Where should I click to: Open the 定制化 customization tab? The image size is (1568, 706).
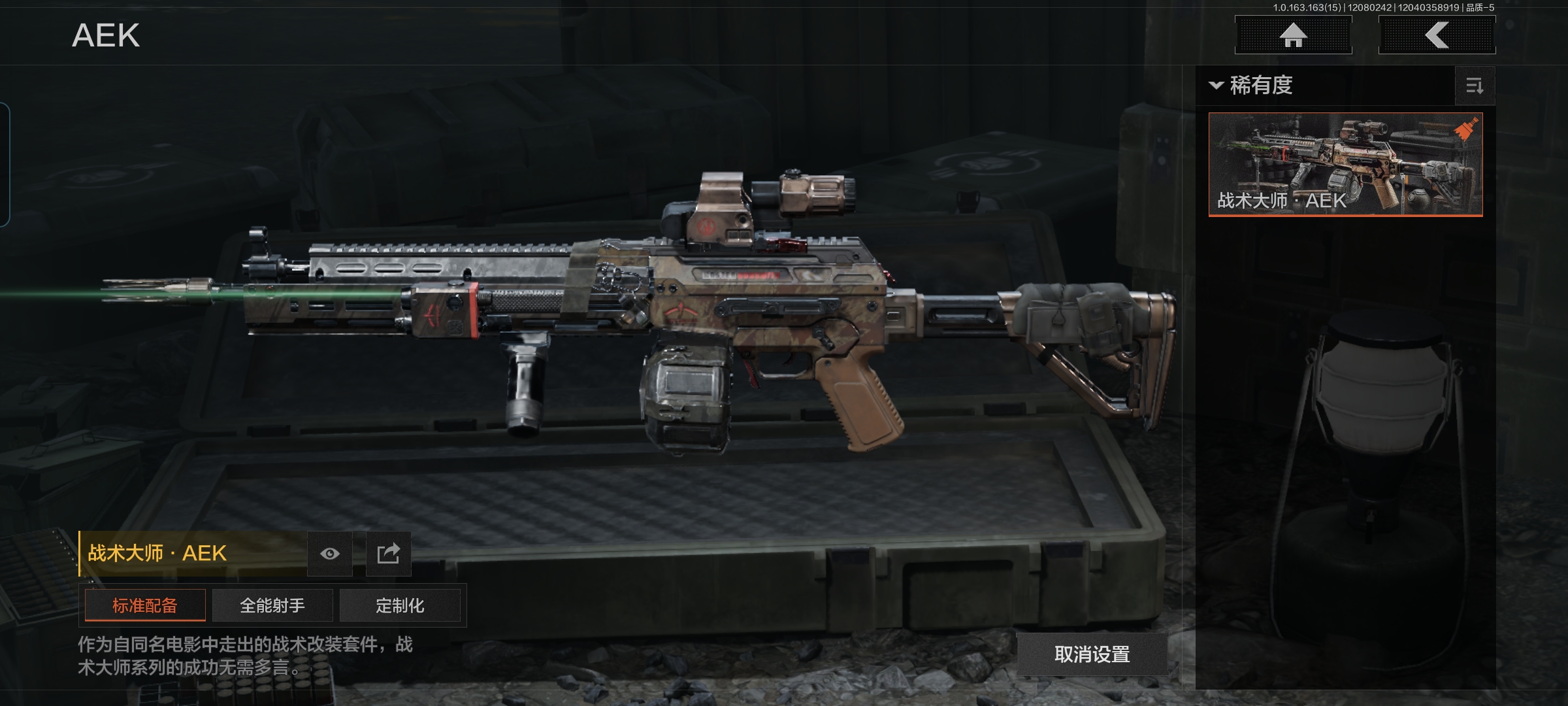point(400,605)
